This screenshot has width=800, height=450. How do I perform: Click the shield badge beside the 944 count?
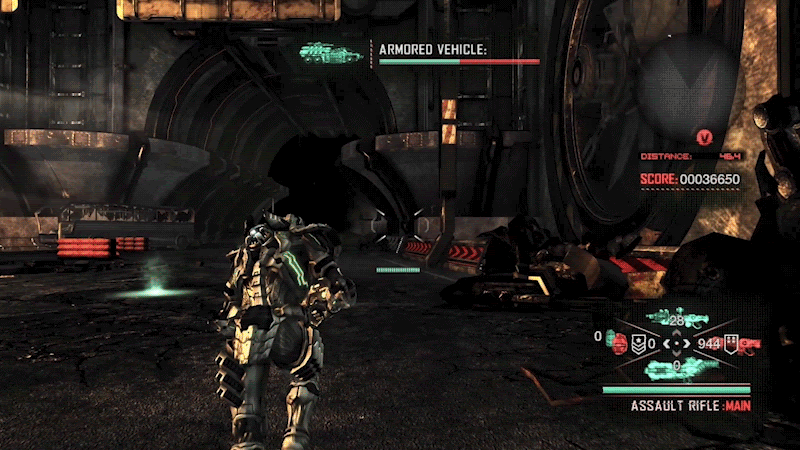point(731,343)
